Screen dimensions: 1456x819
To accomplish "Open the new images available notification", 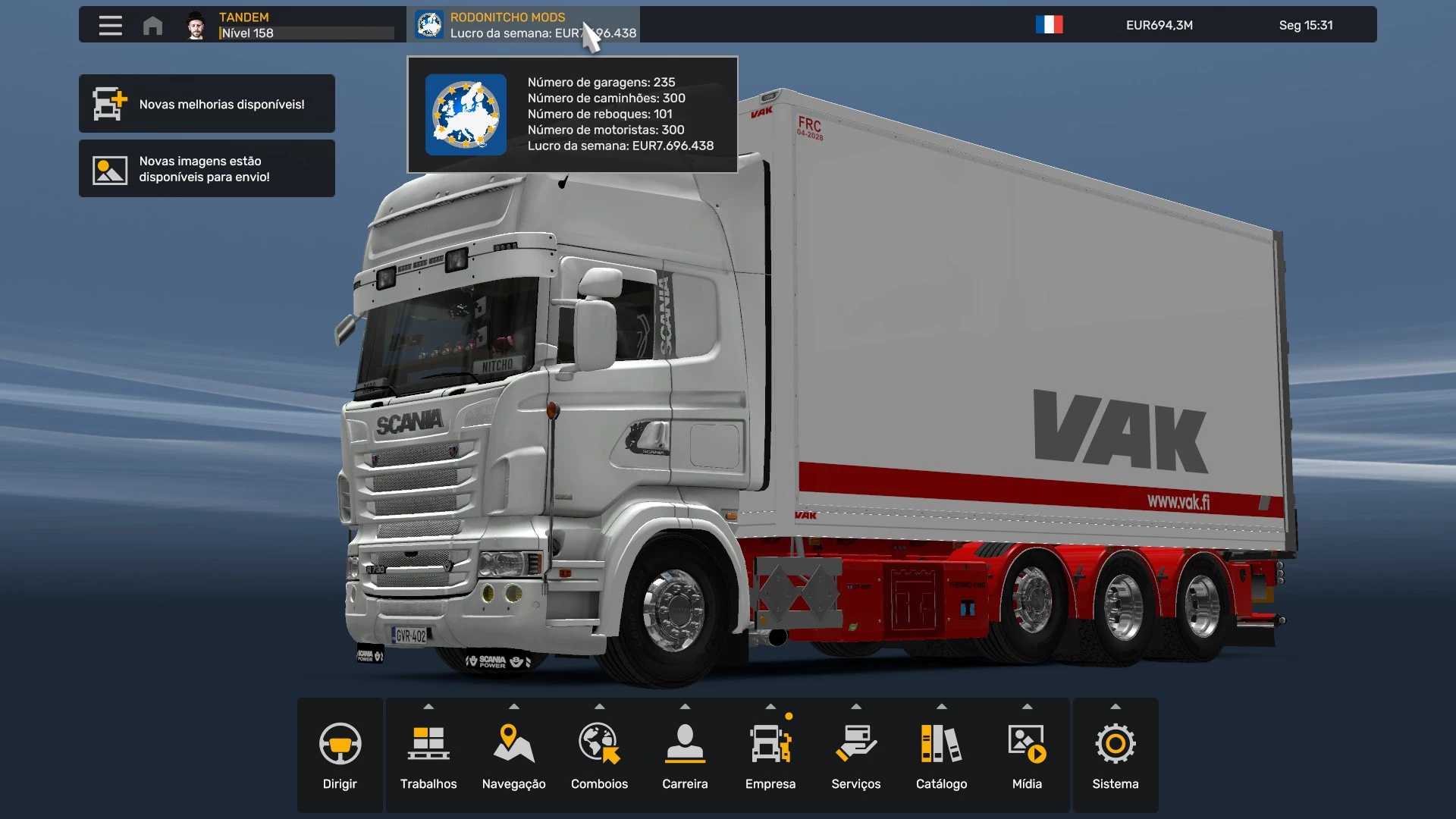I will pyautogui.click(x=206, y=169).
